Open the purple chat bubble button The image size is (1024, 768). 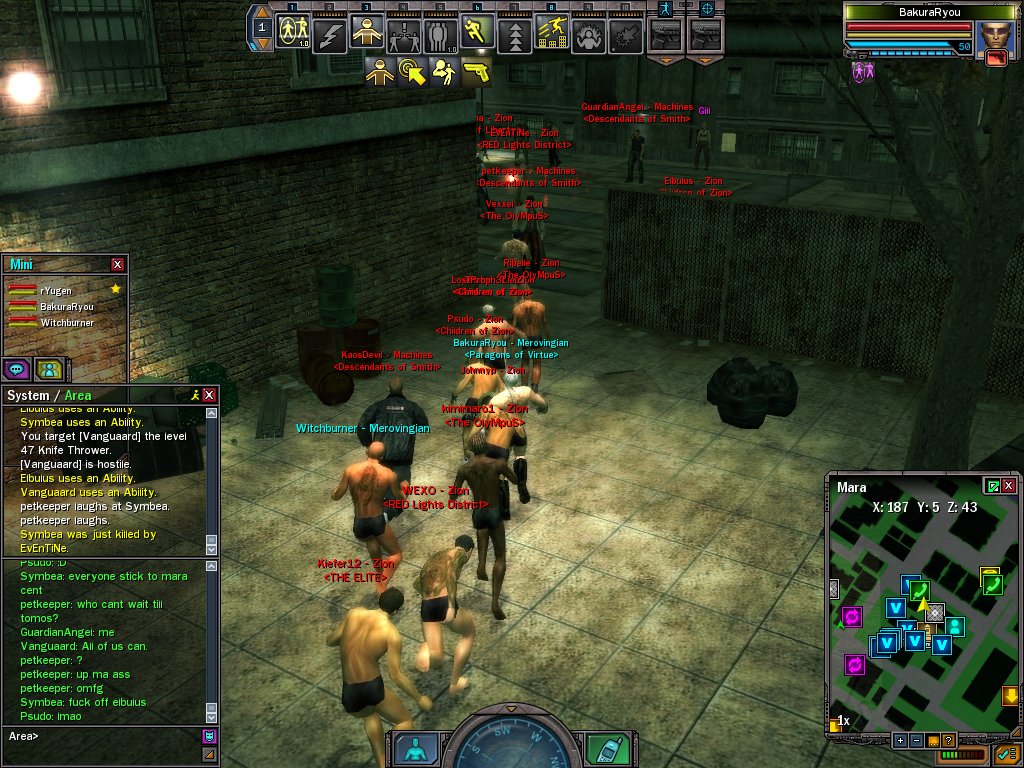click(x=16, y=368)
